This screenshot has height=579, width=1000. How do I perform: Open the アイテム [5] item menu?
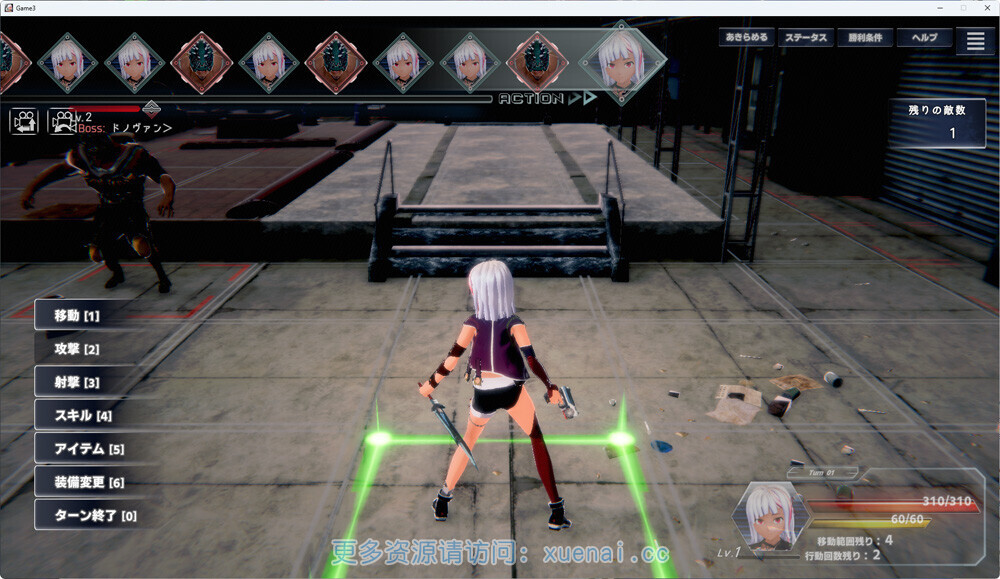[x=89, y=449]
